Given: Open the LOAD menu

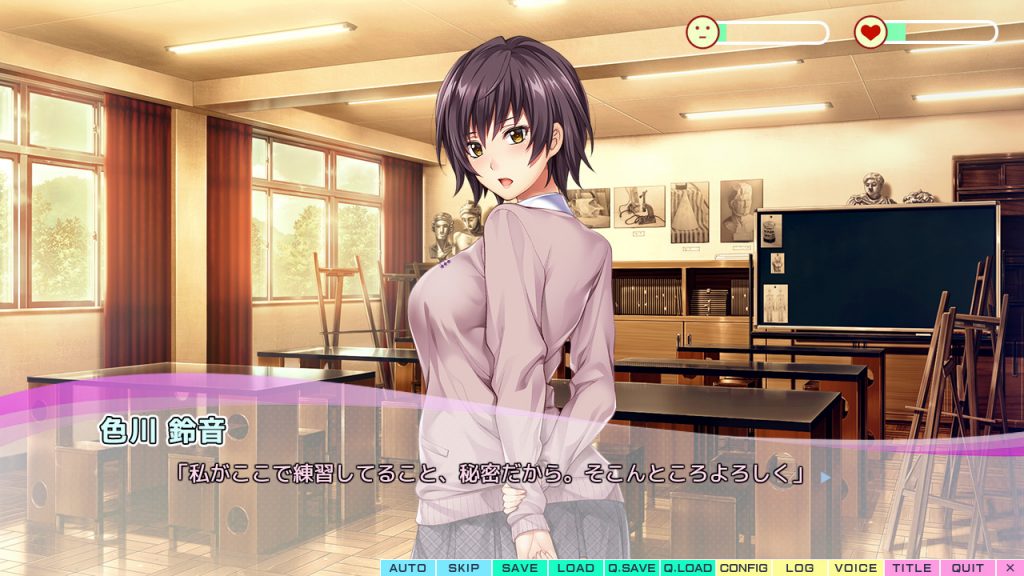Looking at the screenshot, I should tap(576, 568).
